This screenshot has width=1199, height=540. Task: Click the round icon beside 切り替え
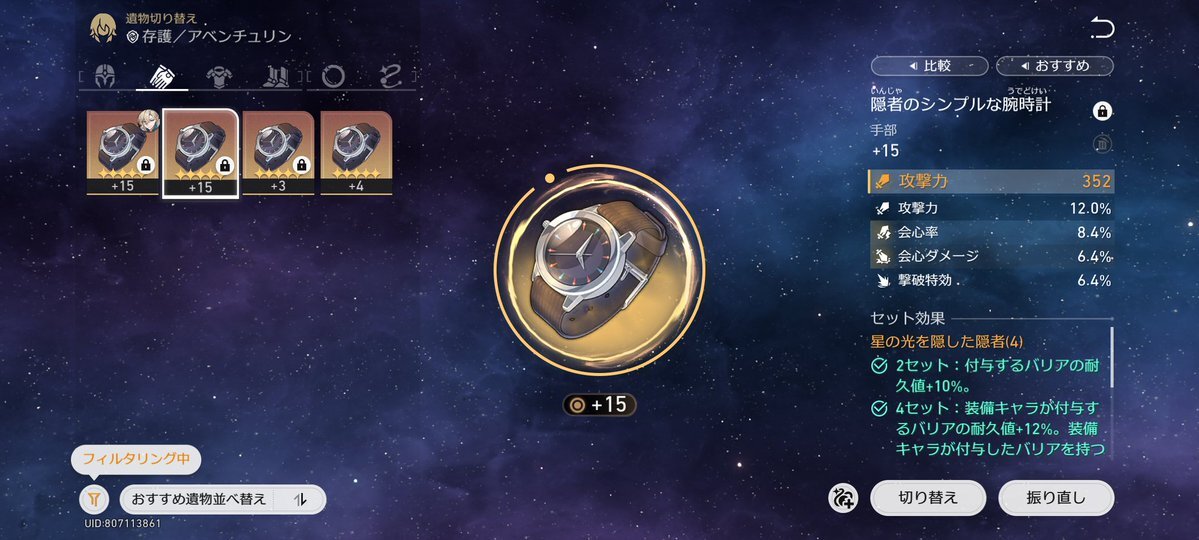[x=843, y=497]
